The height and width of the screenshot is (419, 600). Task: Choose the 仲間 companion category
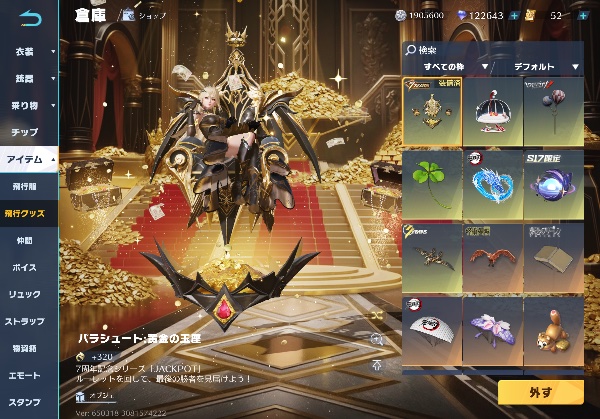[25, 240]
